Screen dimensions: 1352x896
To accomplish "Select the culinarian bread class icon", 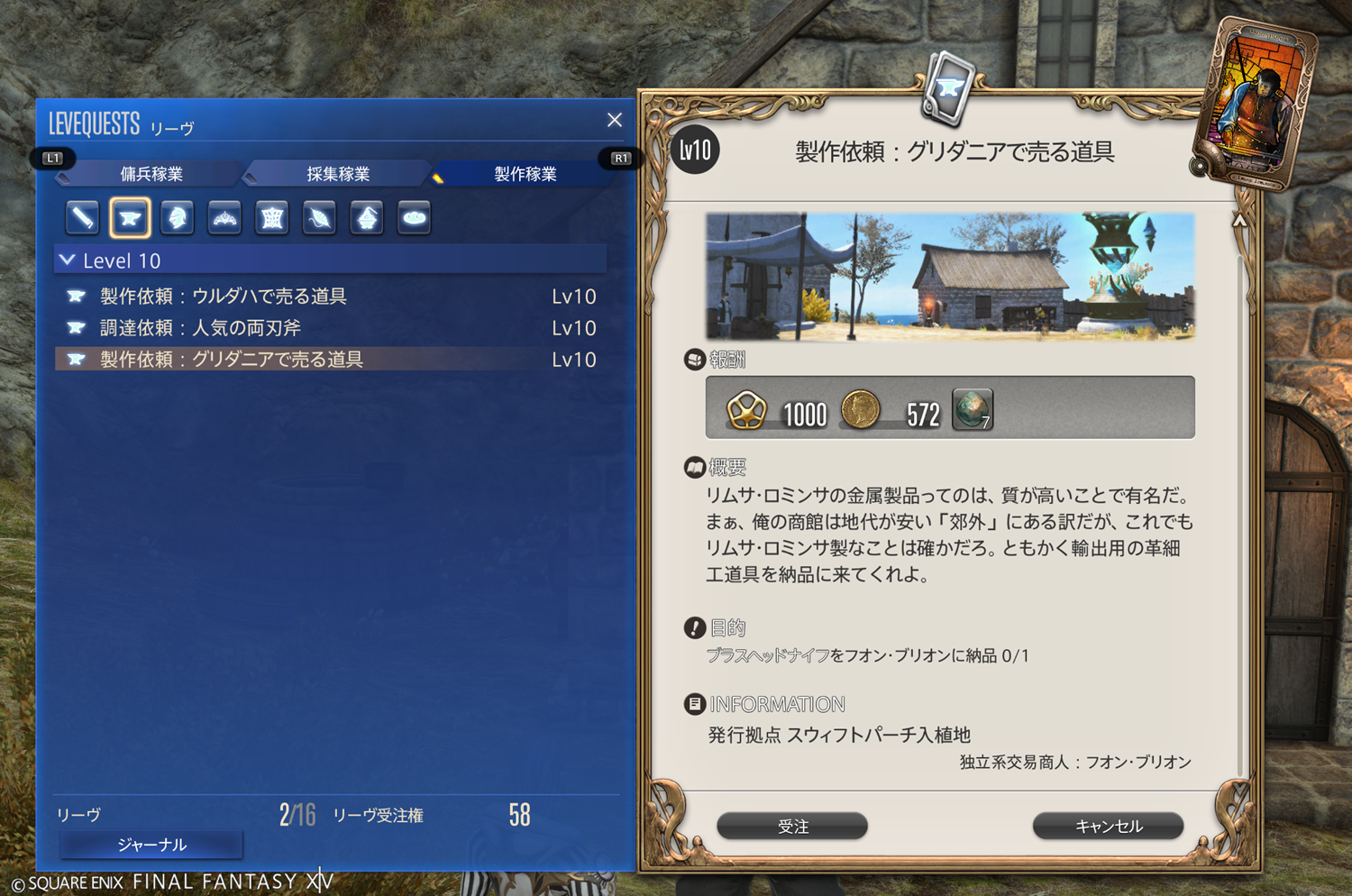I will tap(414, 217).
